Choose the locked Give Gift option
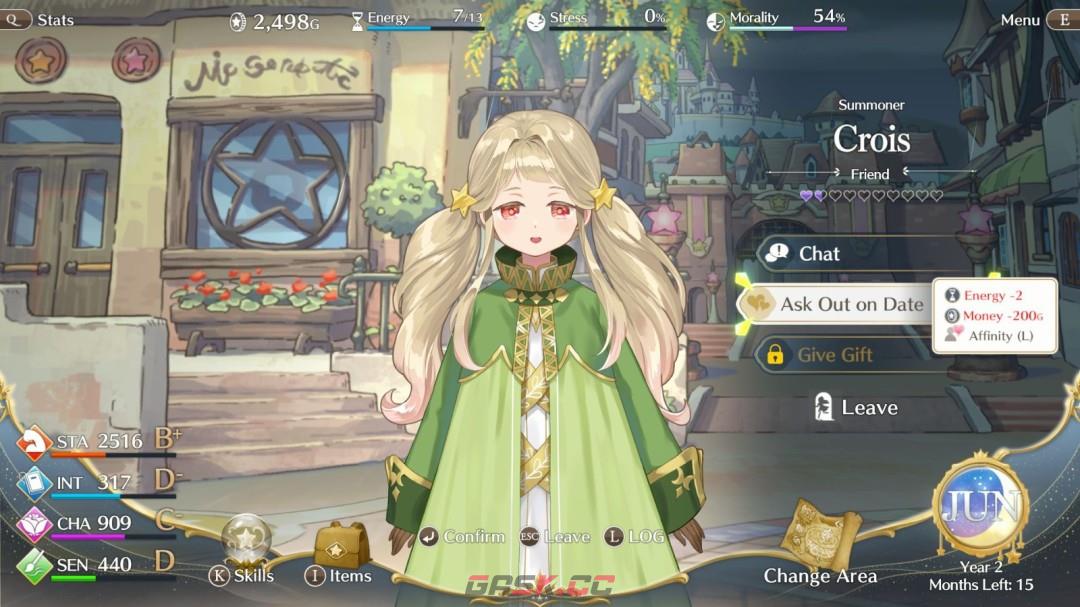1080x607 pixels. pyautogui.click(x=832, y=354)
